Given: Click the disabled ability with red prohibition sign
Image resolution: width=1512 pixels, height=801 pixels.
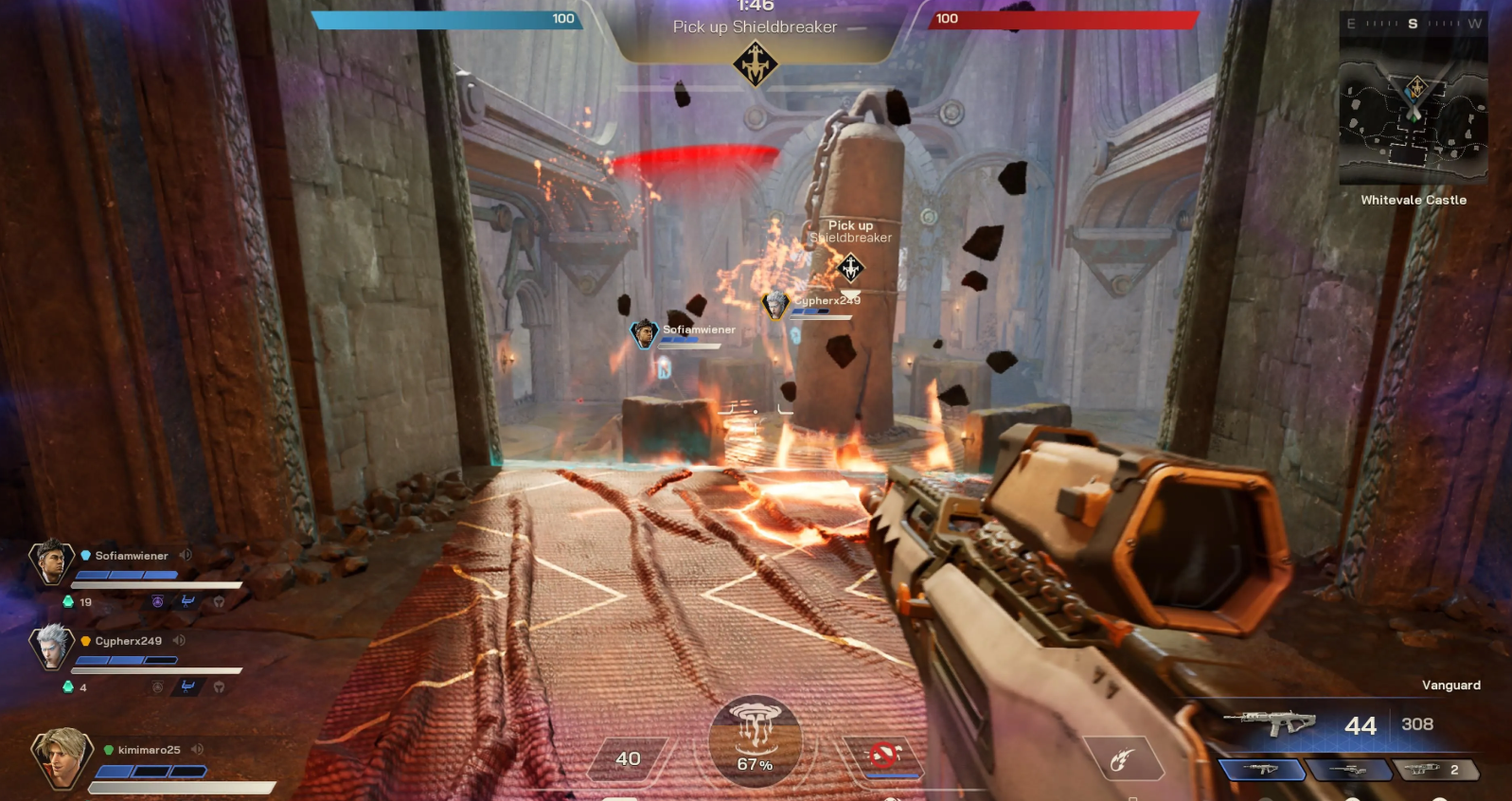Looking at the screenshot, I should 883,756.
